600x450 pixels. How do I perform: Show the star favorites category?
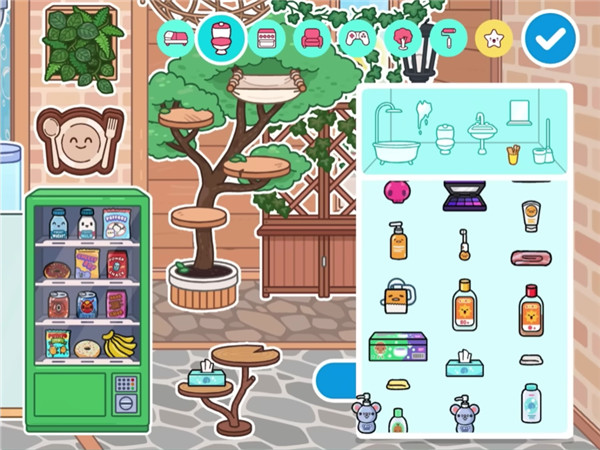[x=494, y=39]
